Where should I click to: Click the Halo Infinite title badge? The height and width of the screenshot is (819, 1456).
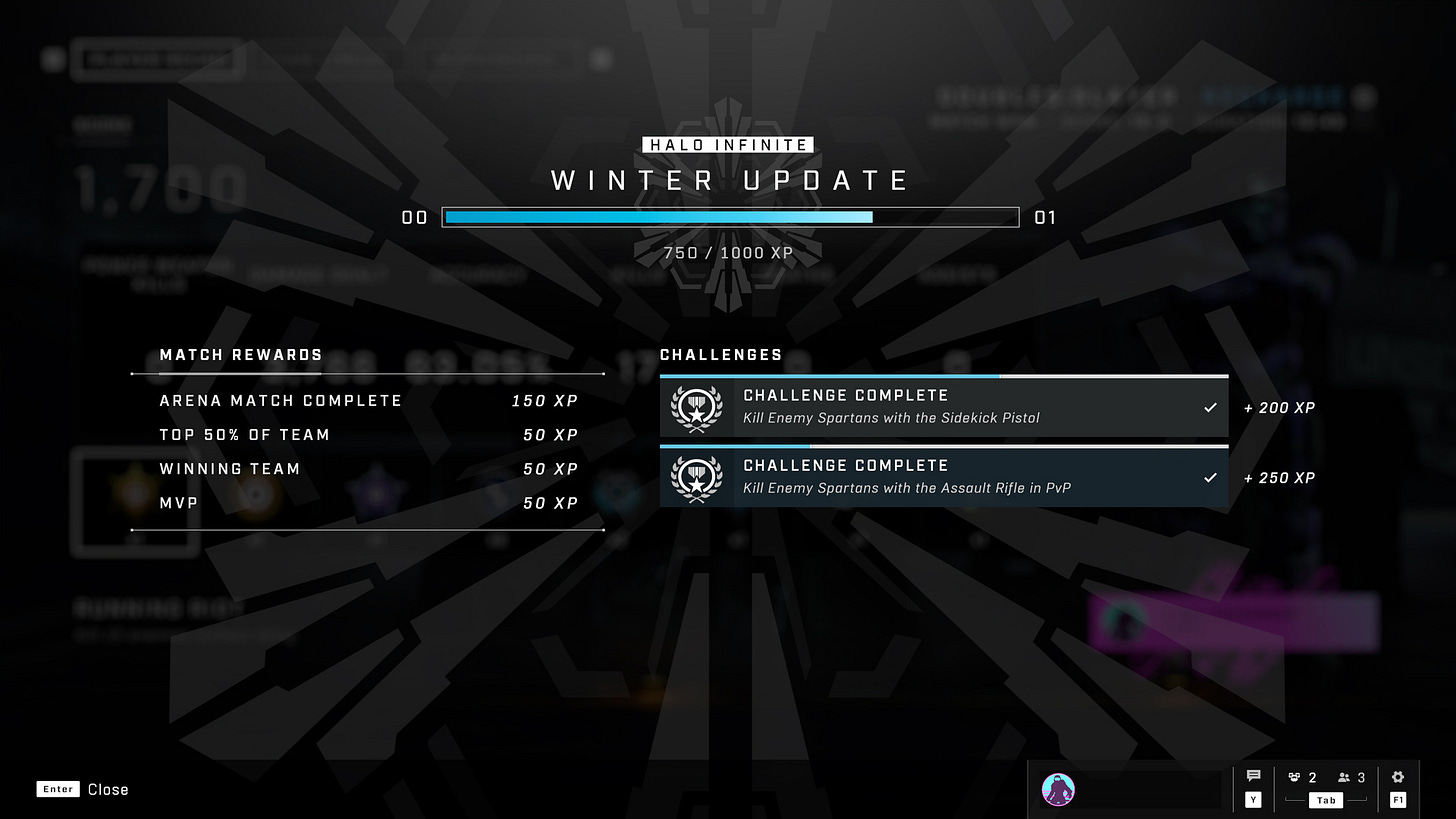click(x=728, y=144)
